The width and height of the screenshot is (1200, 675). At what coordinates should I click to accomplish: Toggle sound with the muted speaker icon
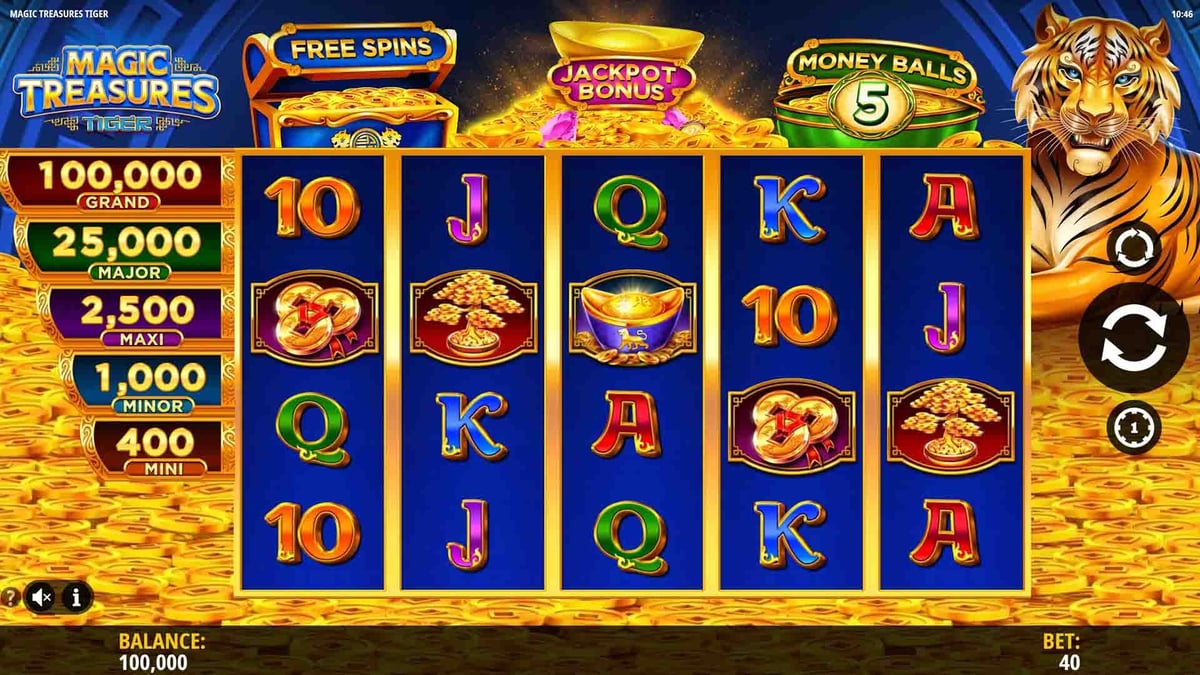[42, 598]
